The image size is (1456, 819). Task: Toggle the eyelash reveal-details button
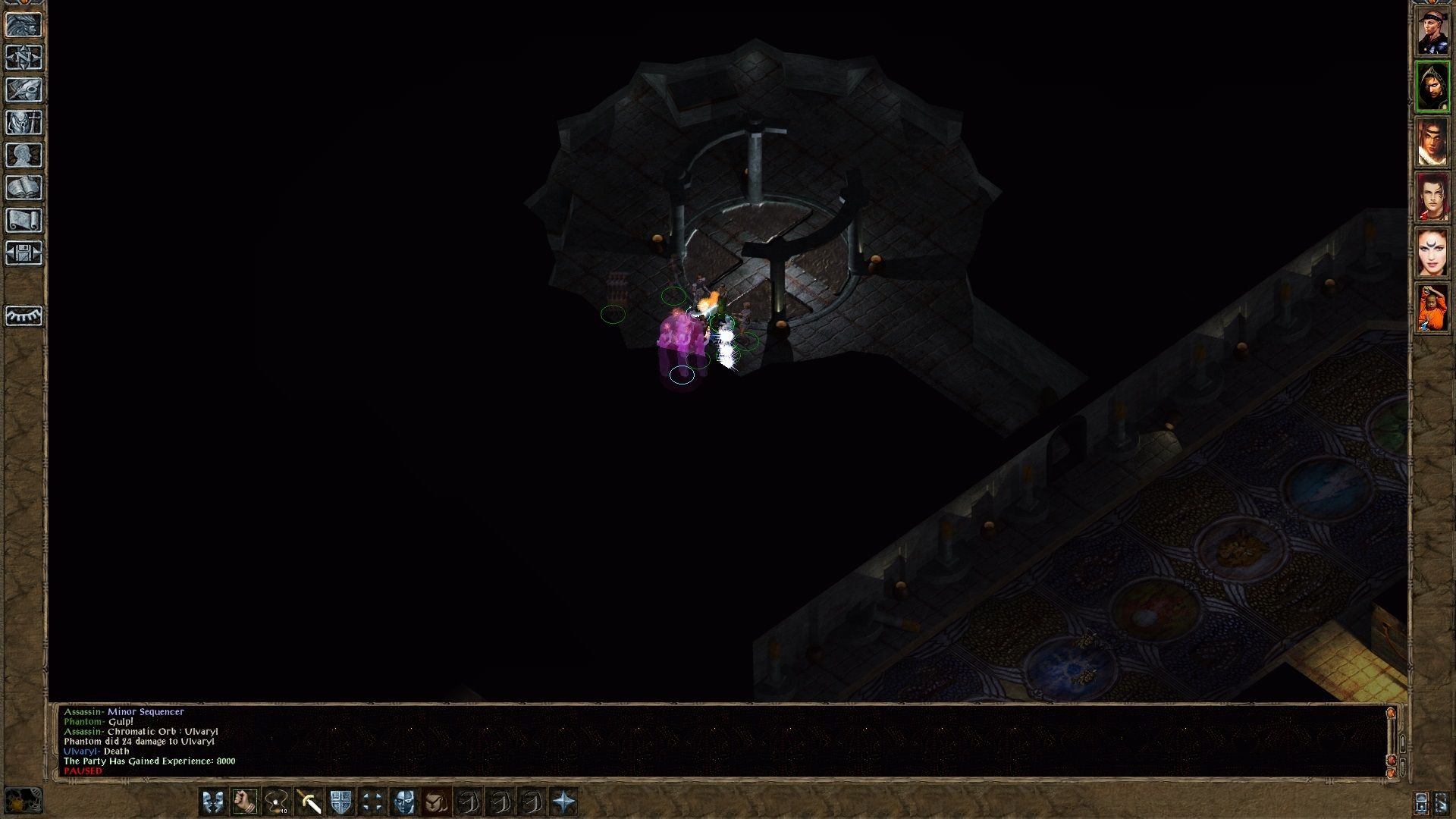(24, 315)
